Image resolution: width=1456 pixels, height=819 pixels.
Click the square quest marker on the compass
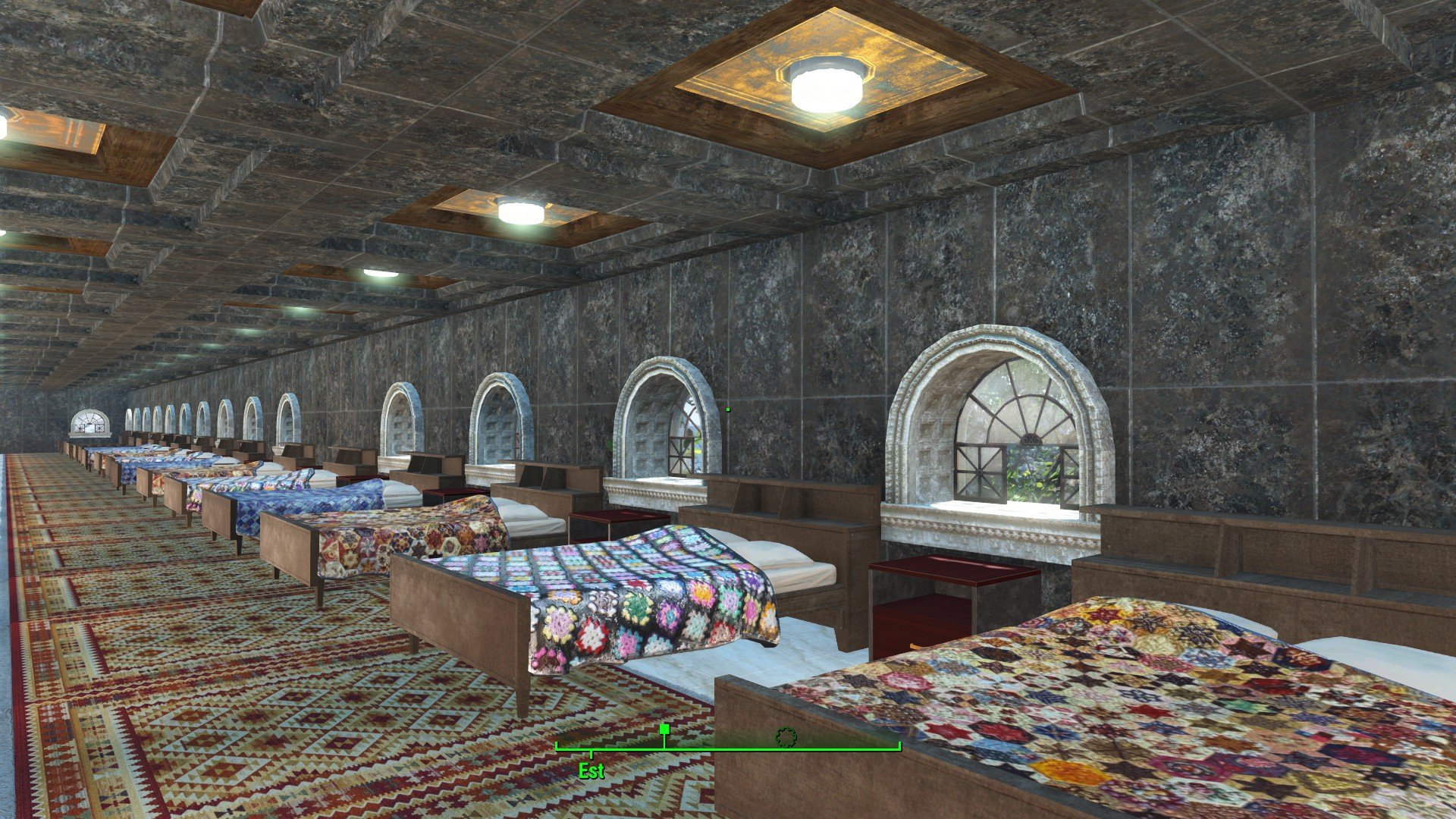pyautogui.click(x=664, y=730)
